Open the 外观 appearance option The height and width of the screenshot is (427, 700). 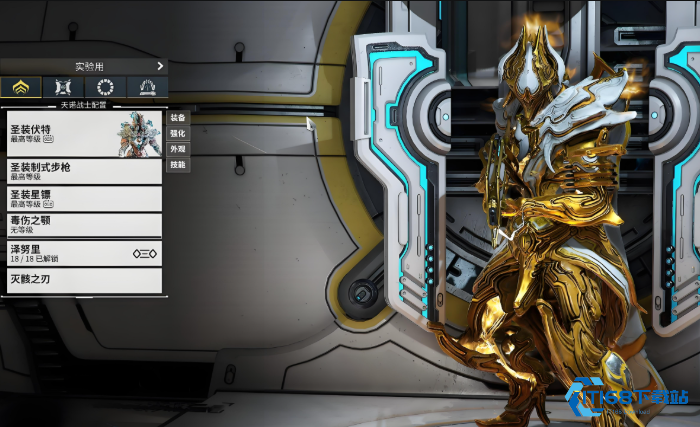[178, 148]
